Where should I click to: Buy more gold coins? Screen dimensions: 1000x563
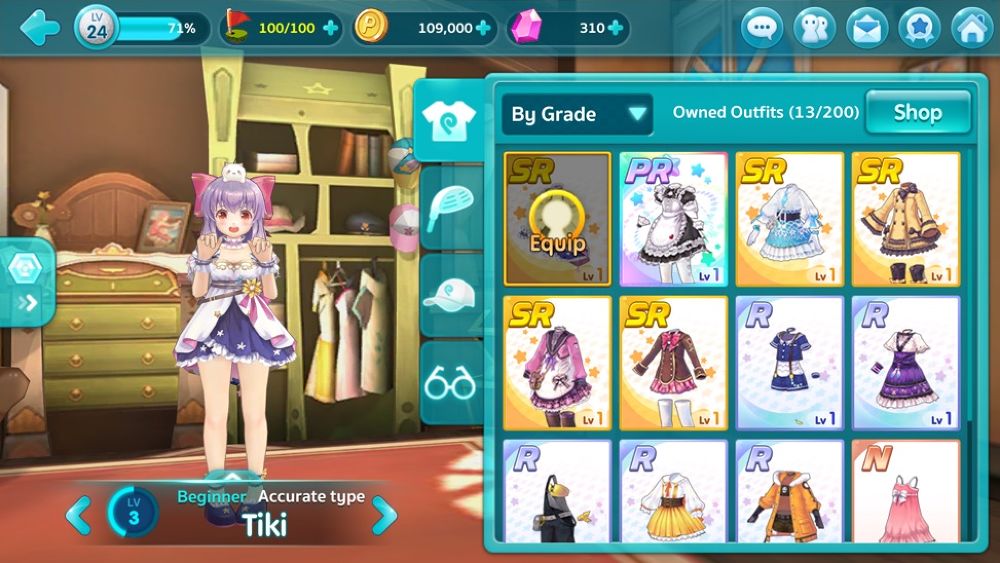[x=484, y=28]
